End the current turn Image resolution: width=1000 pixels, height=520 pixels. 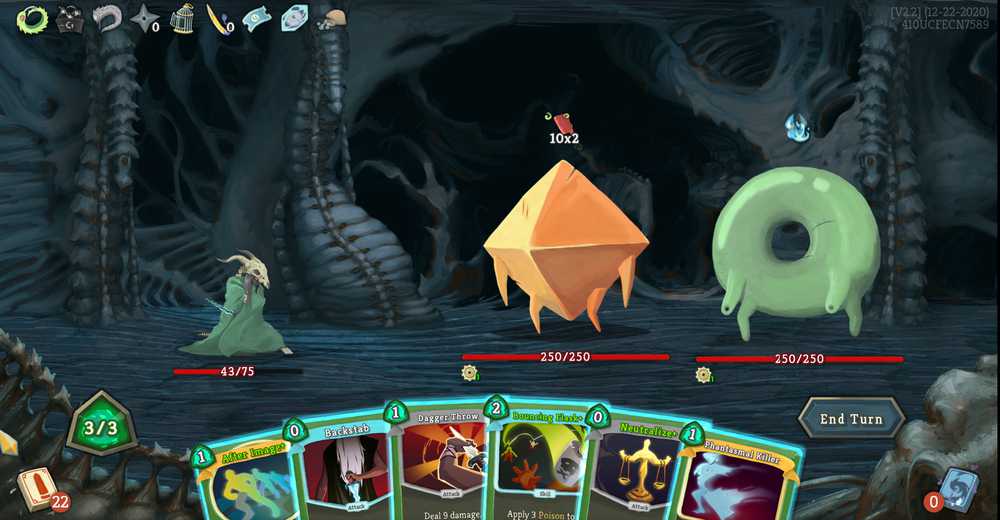point(851,418)
